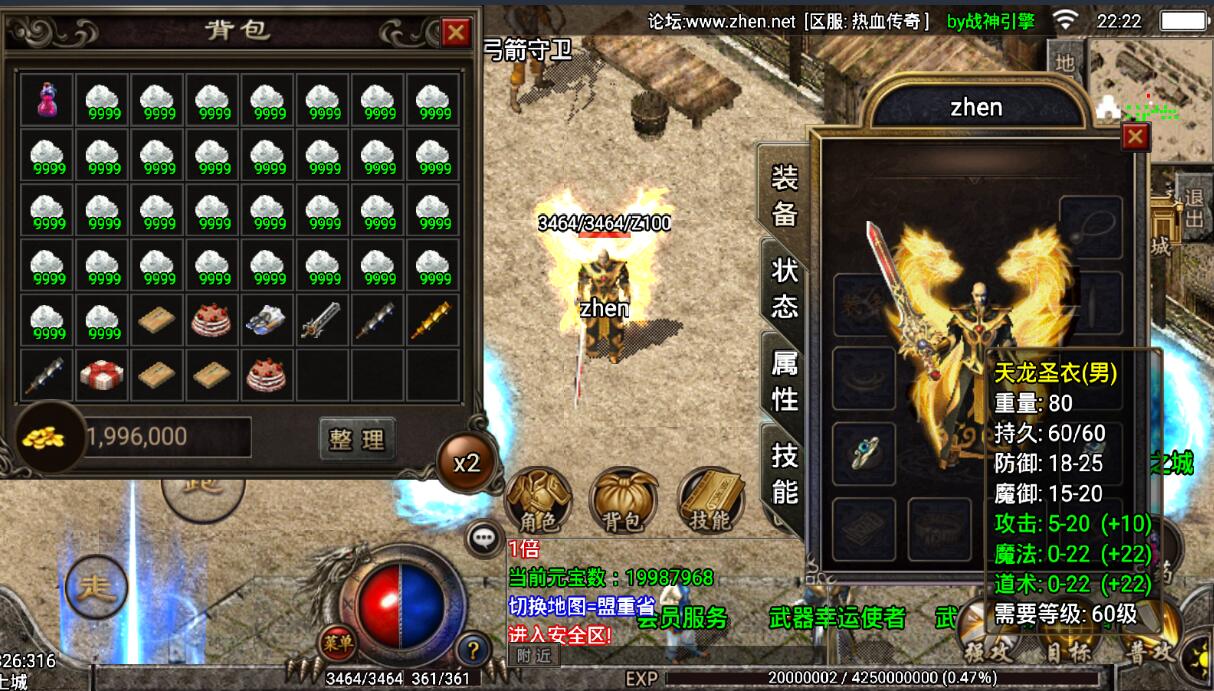Open the chat speech bubble
This screenshot has height=691, width=1214.
(485, 539)
